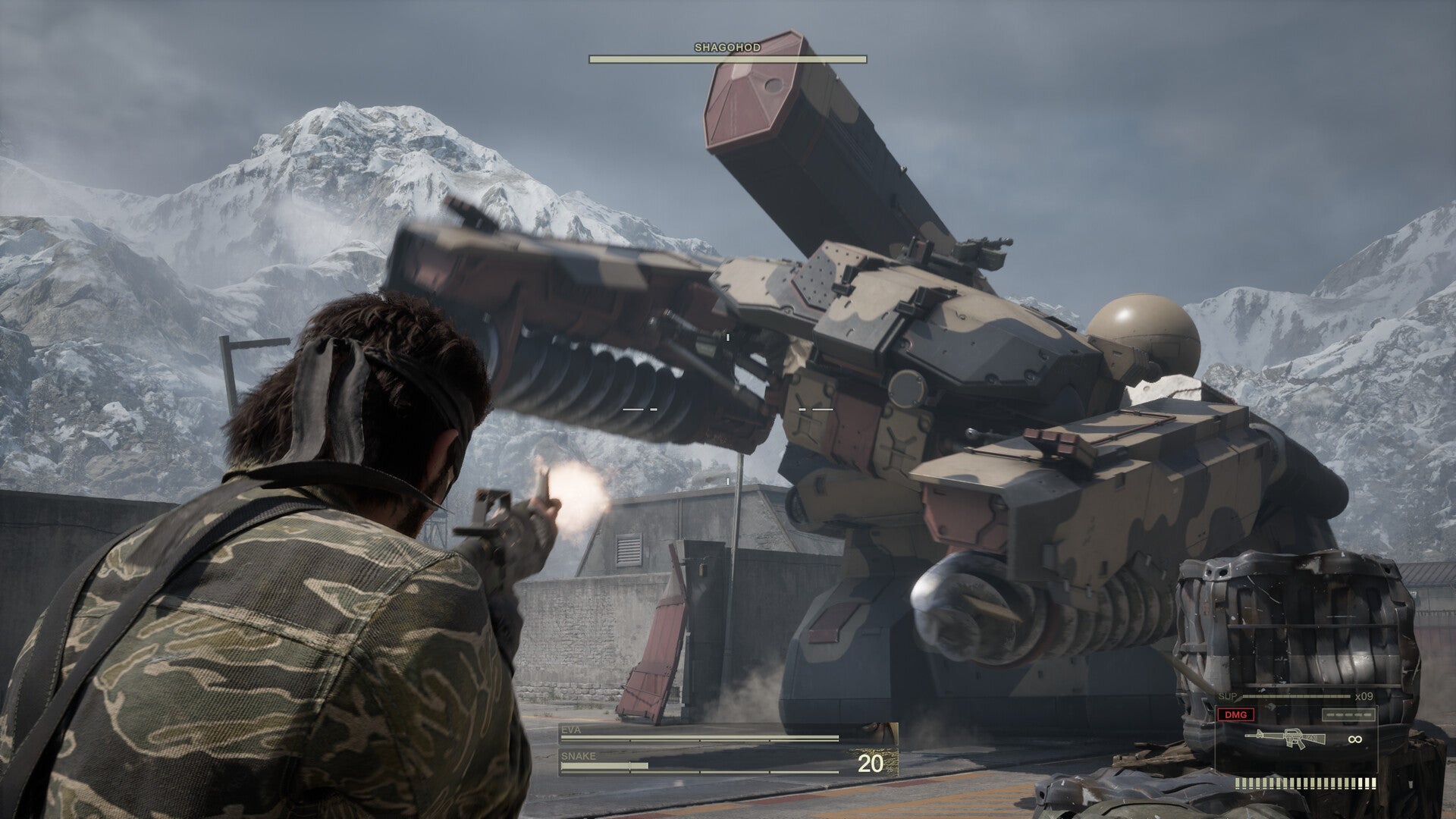This screenshot has height=819, width=1456.
Task: Click the x09 suppressor count text
Action: pos(1364,696)
